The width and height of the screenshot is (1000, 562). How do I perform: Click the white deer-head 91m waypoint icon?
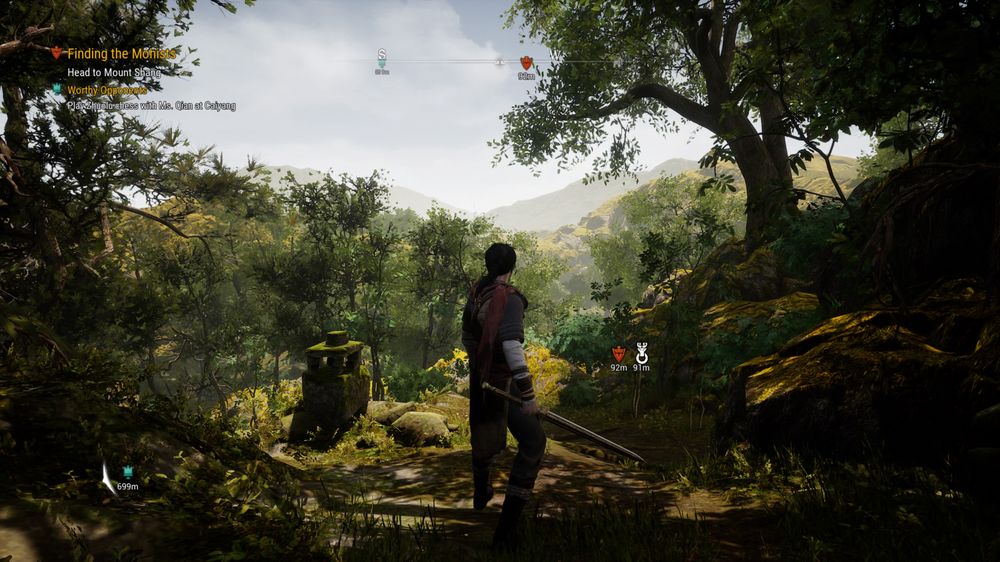tap(642, 352)
